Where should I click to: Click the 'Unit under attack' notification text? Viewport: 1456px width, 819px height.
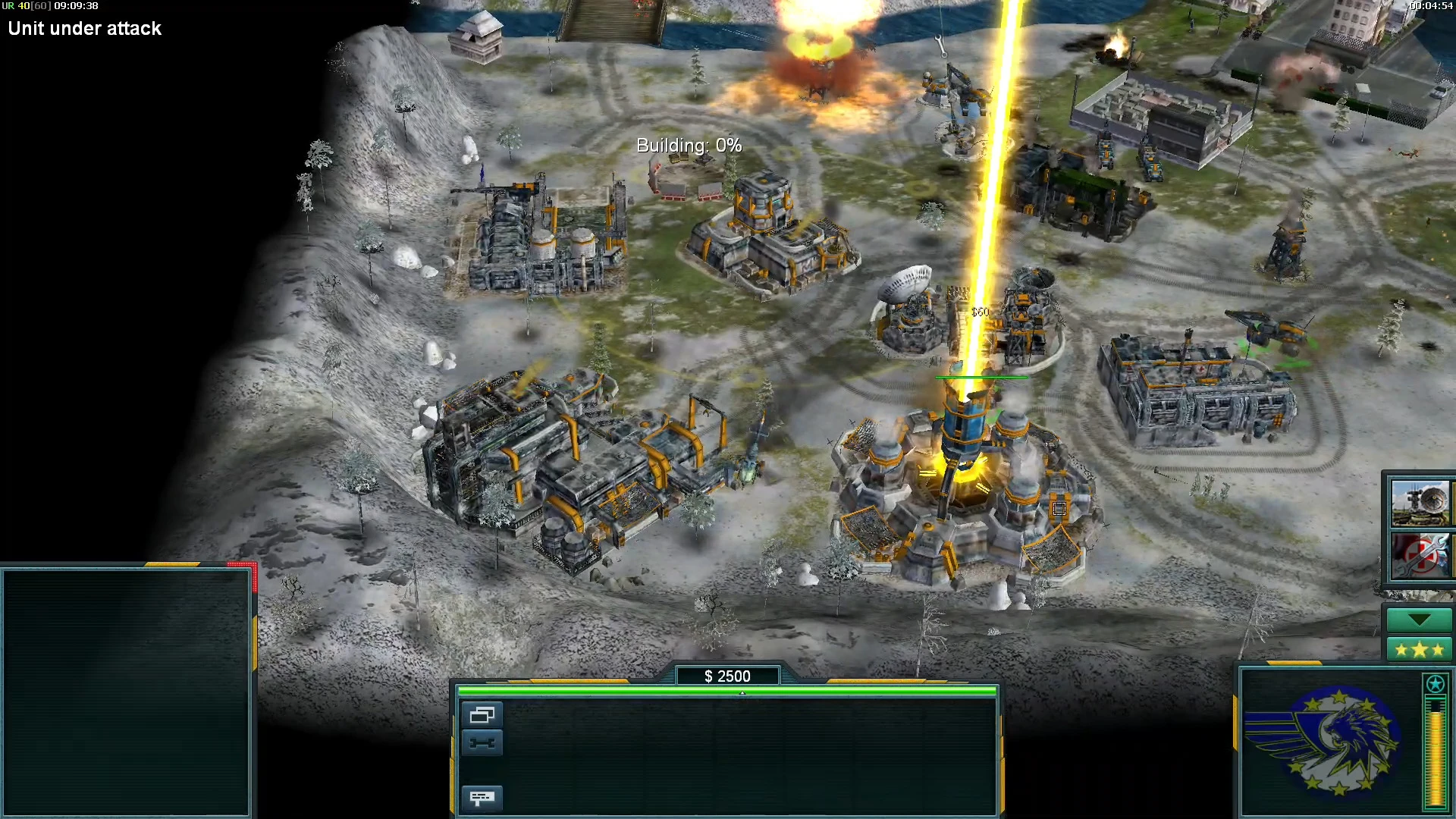(x=84, y=29)
